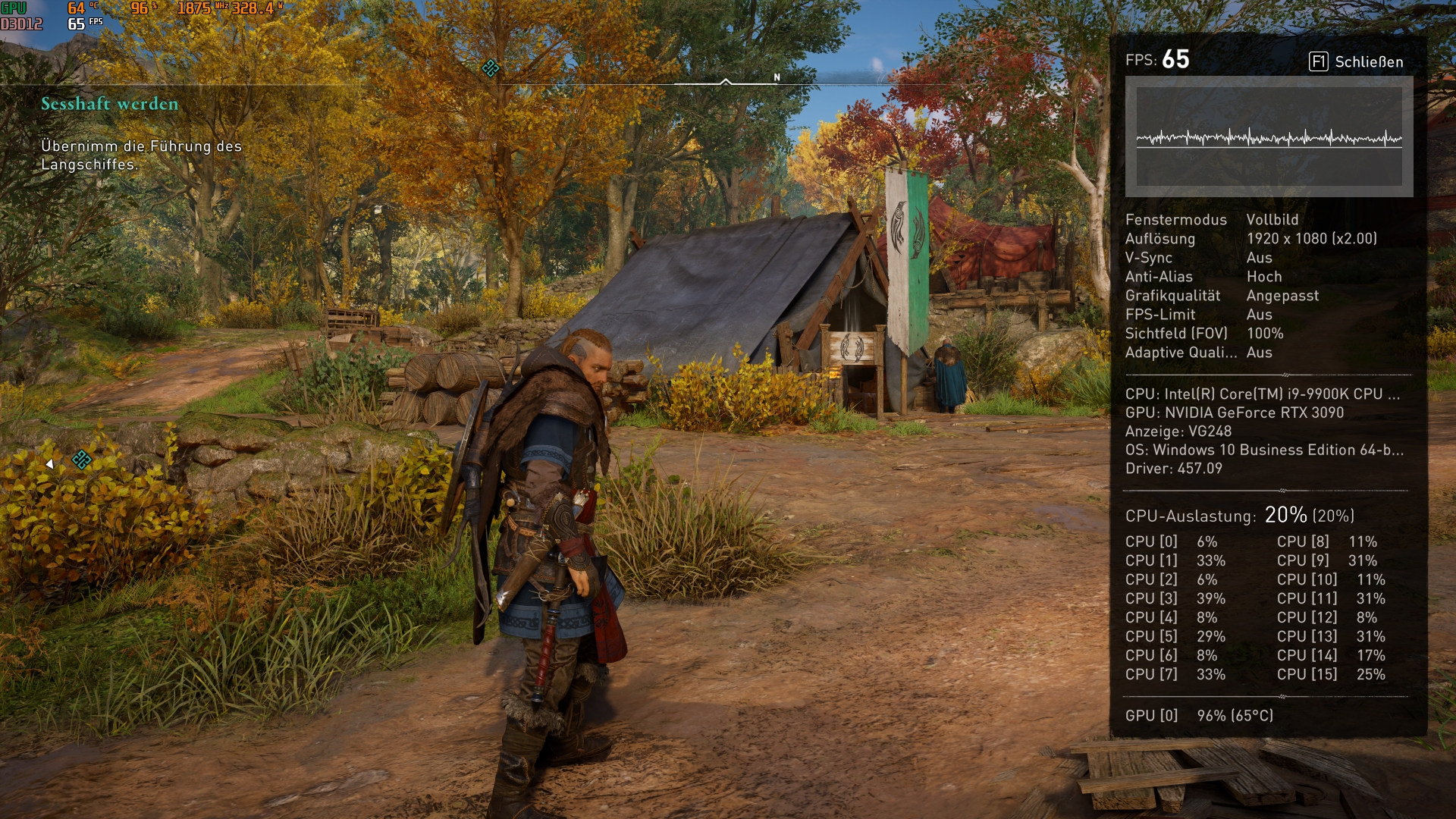This screenshot has width=1456, height=819.
Task: Click the teal quest marker on the compass
Action: point(491,68)
